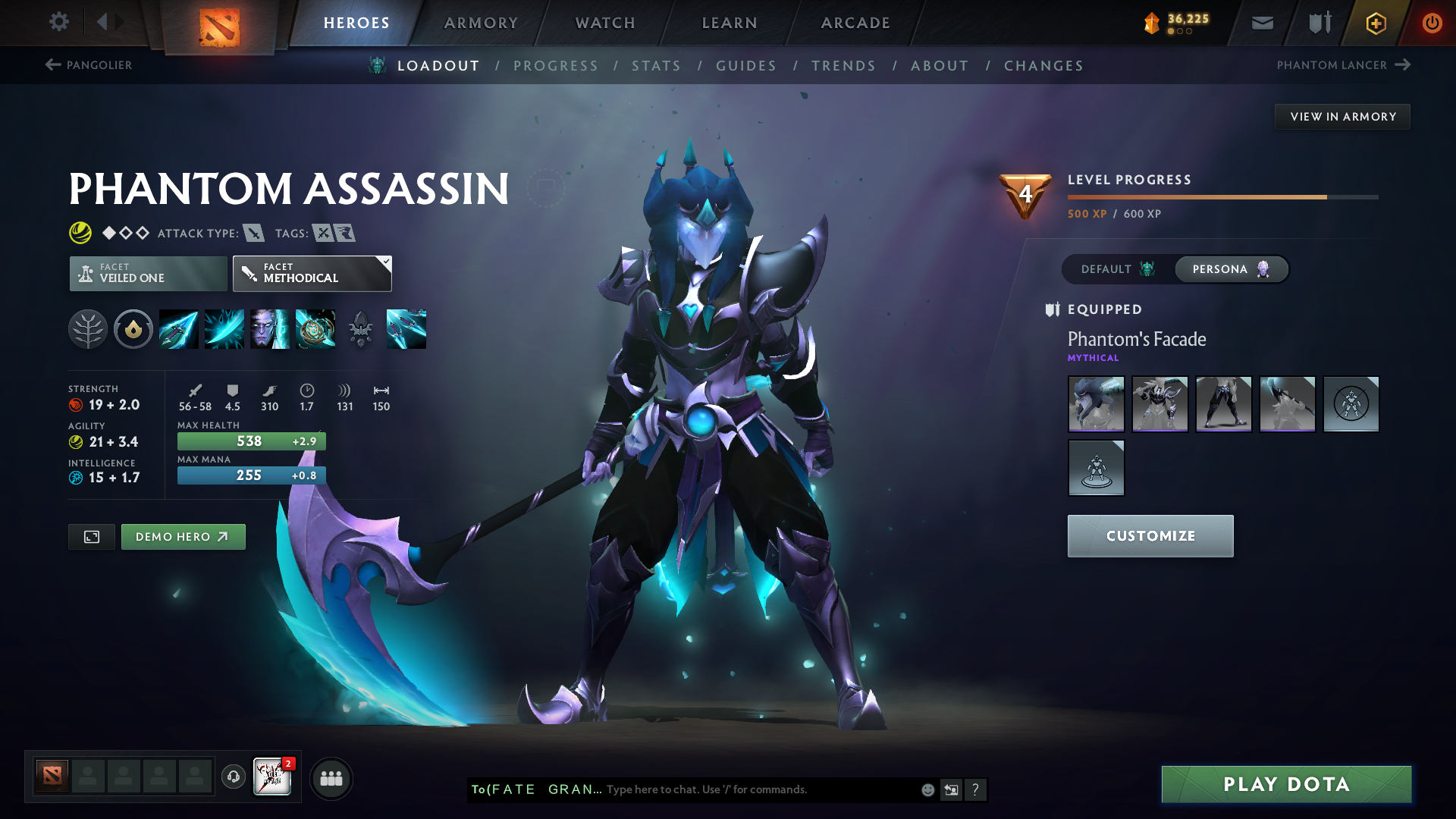Open the settings gear menu
Image resolution: width=1456 pixels, height=819 pixels.
click(x=58, y=22)
